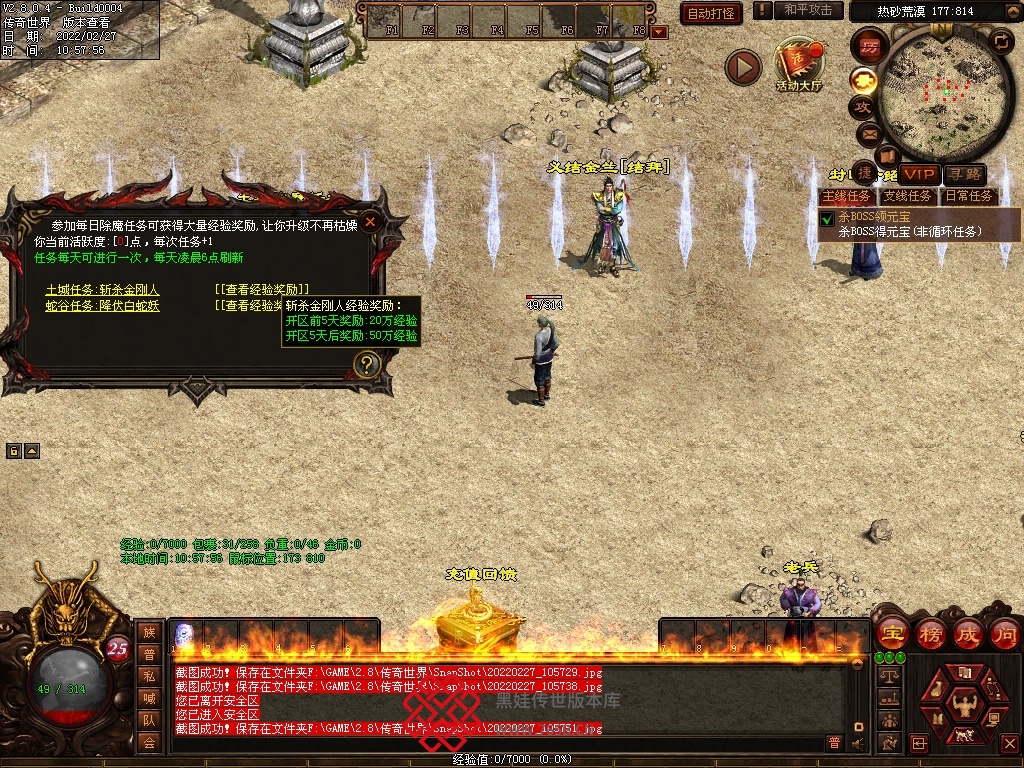
Task: Toggle the 自动打怪 auto-fight button
Action: click(x=710, y=13)
